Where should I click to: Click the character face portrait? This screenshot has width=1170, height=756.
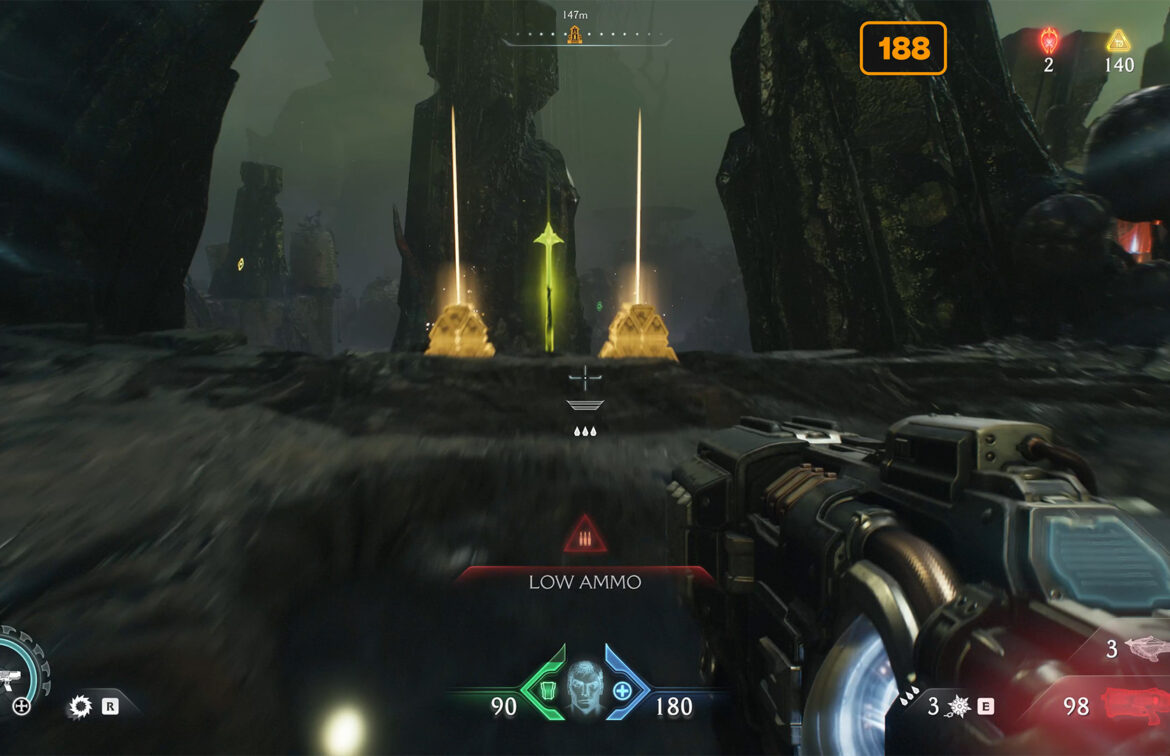(585, 688)
